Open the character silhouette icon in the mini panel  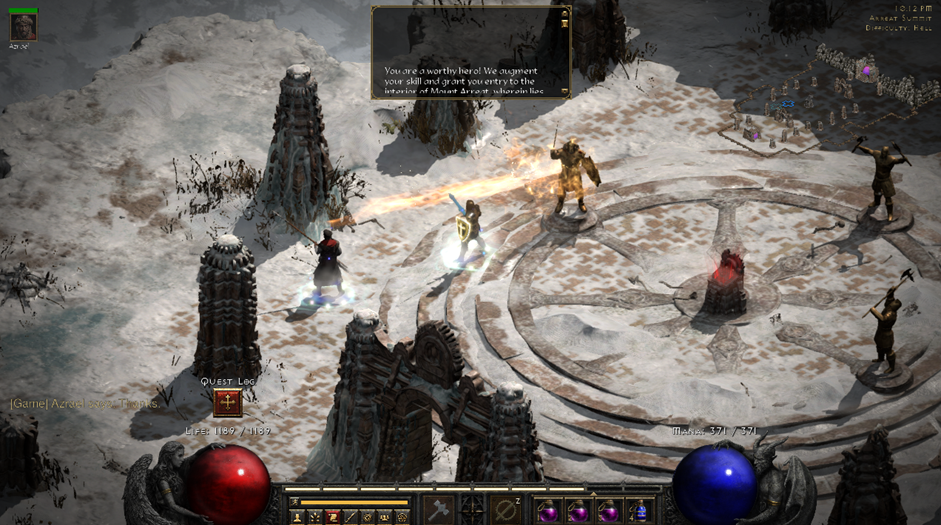[297, 517]
